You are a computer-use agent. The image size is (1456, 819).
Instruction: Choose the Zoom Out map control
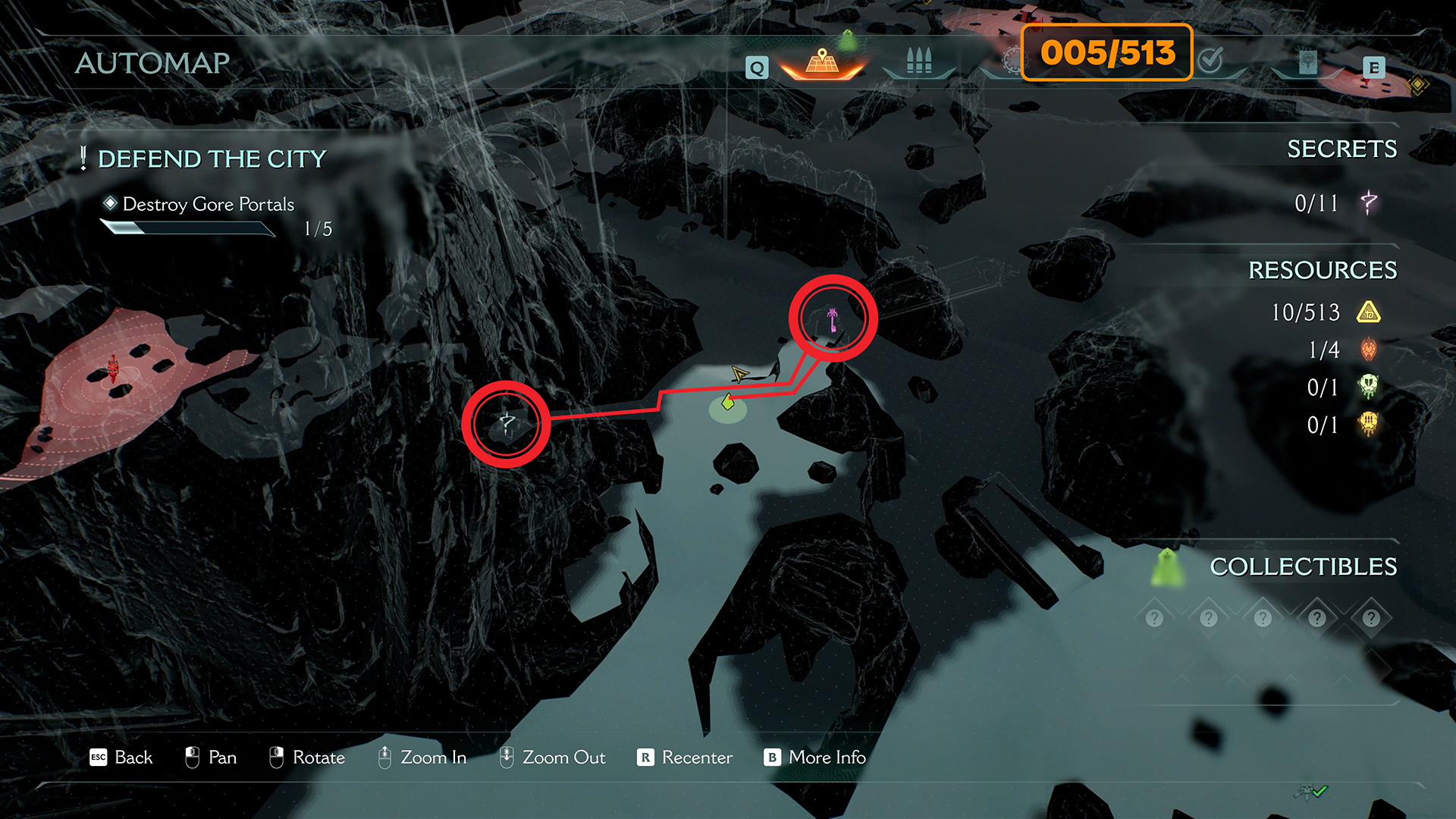[x=552, y=758]
